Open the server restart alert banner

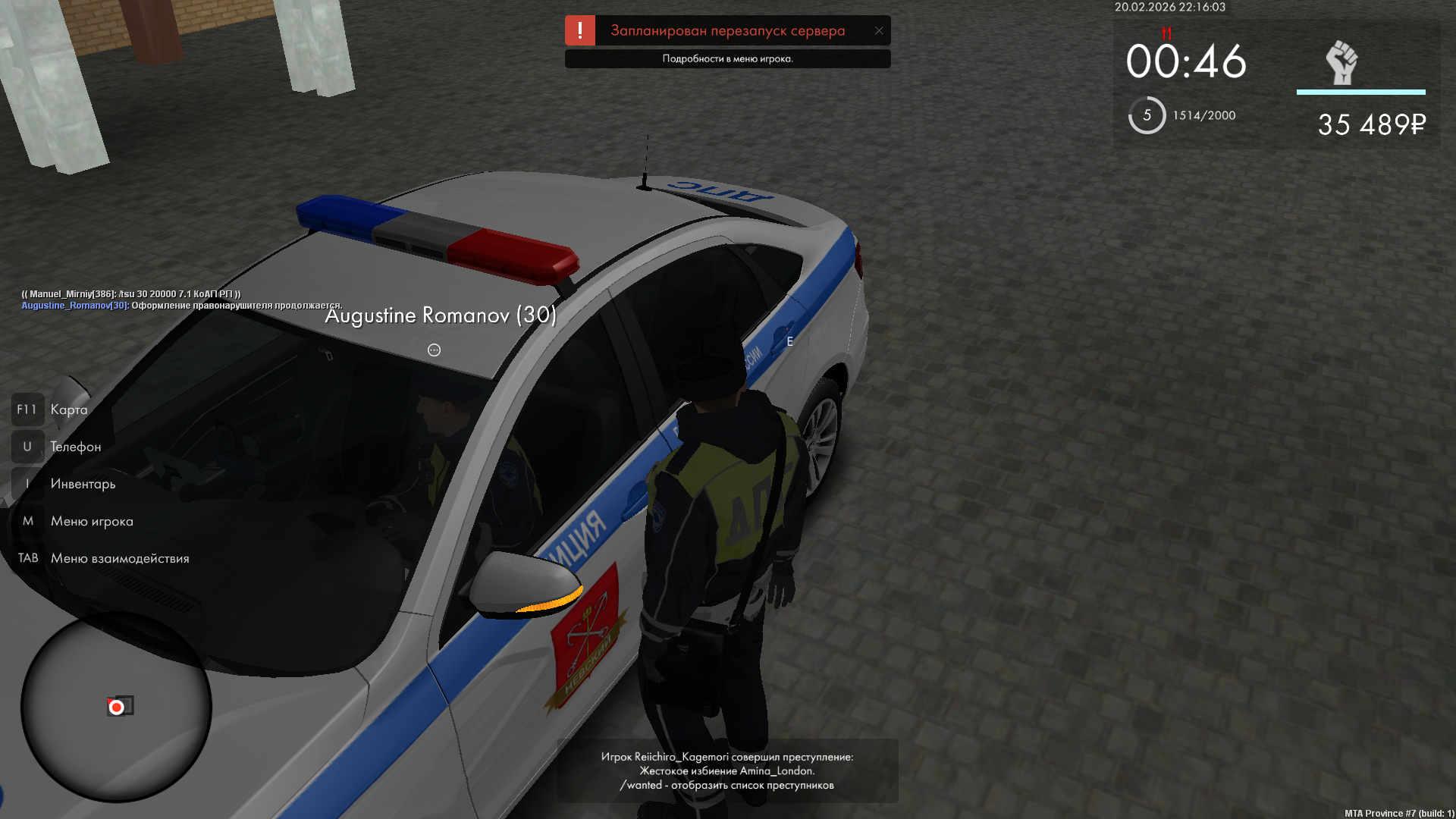click(x=726, y=31)
